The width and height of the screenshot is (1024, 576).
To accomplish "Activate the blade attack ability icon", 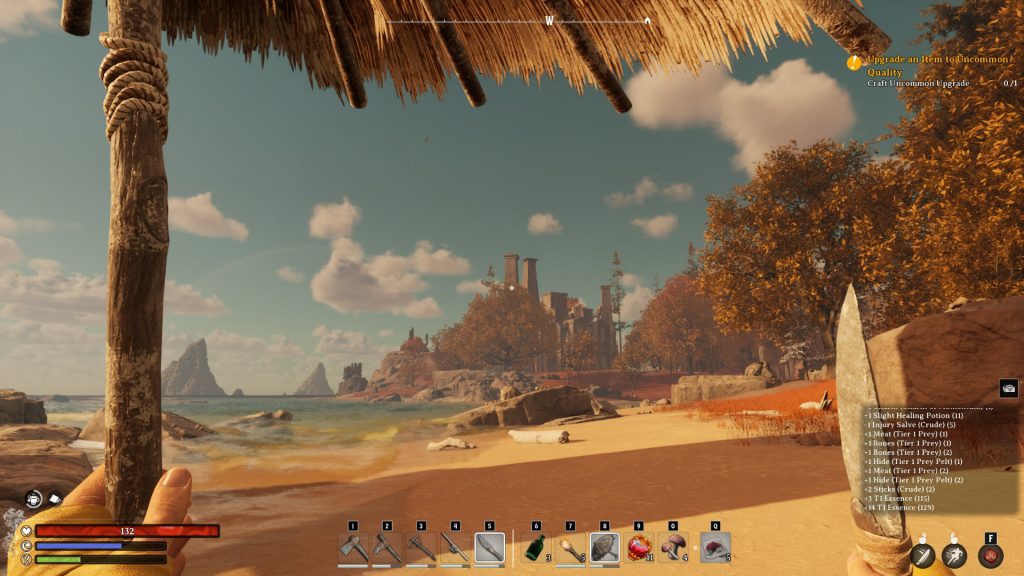I will 922,556.
